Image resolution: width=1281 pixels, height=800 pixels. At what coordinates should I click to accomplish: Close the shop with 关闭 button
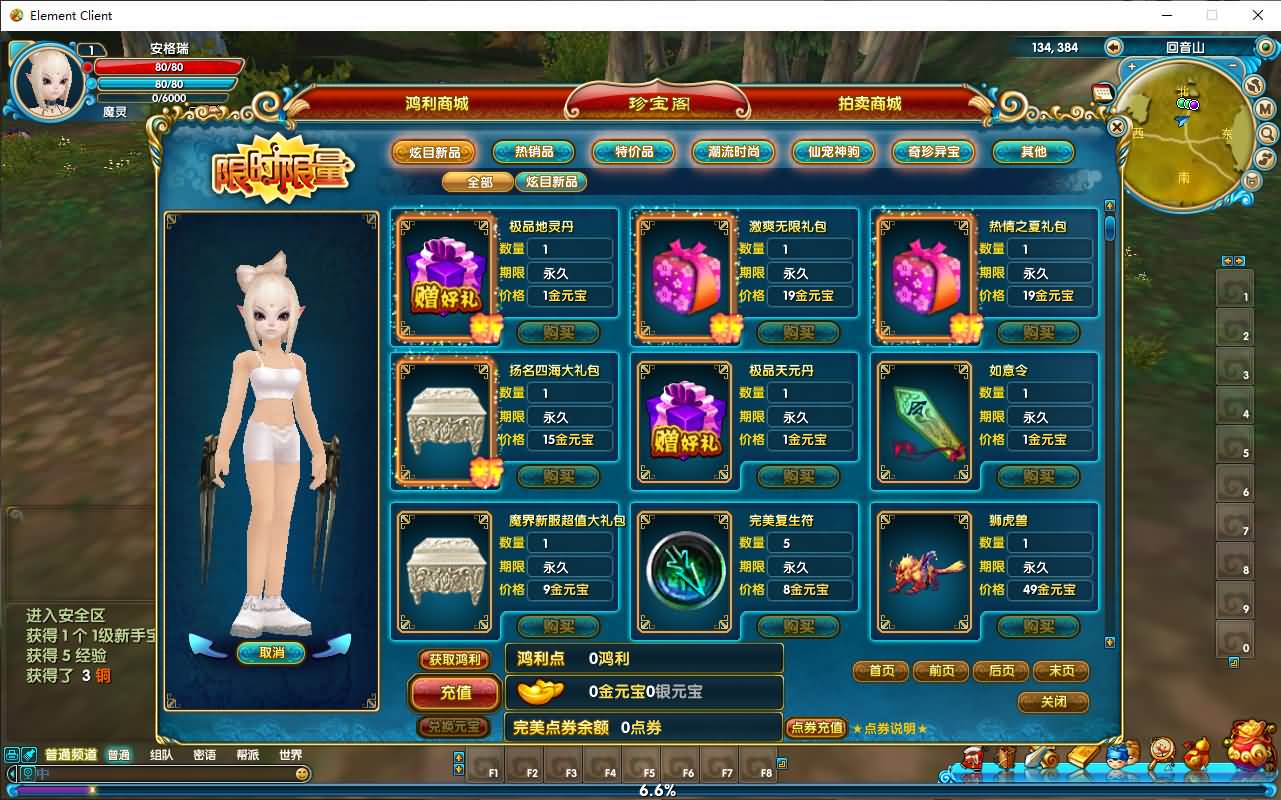[1053, 702]
